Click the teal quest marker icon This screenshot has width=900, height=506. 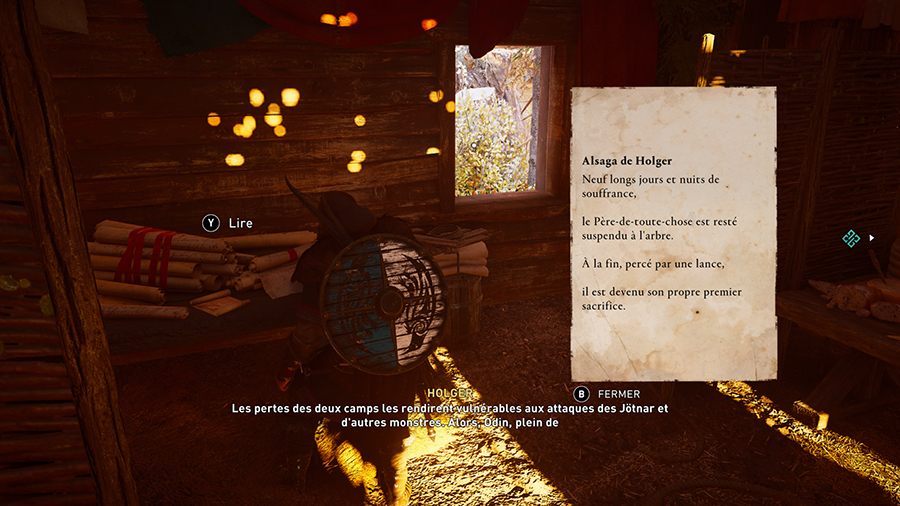coord(851,238)
